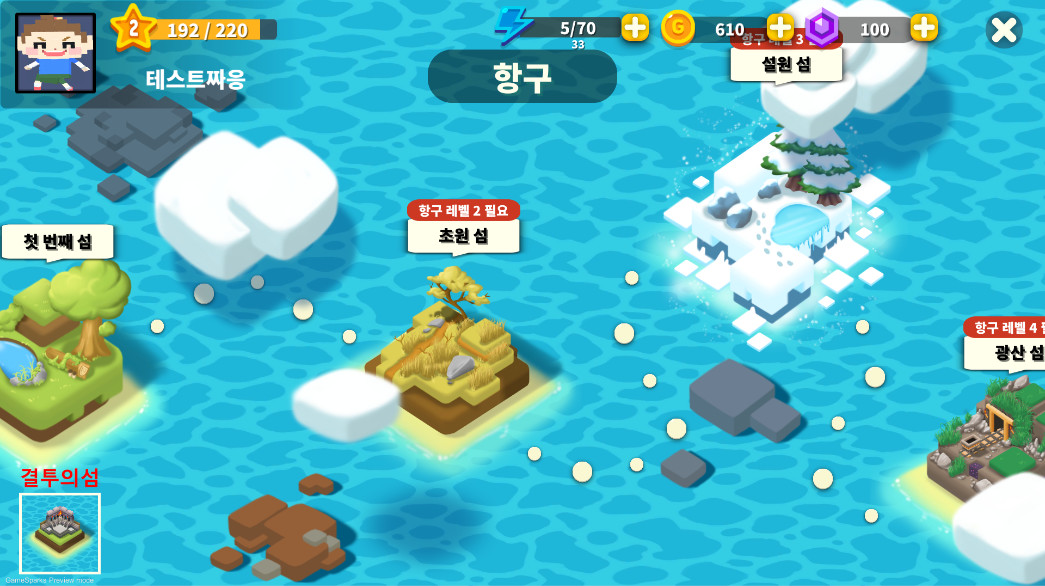Open the 결투의섬 duel island thumbnail
1045x586 pixels.
coord(60,531)
